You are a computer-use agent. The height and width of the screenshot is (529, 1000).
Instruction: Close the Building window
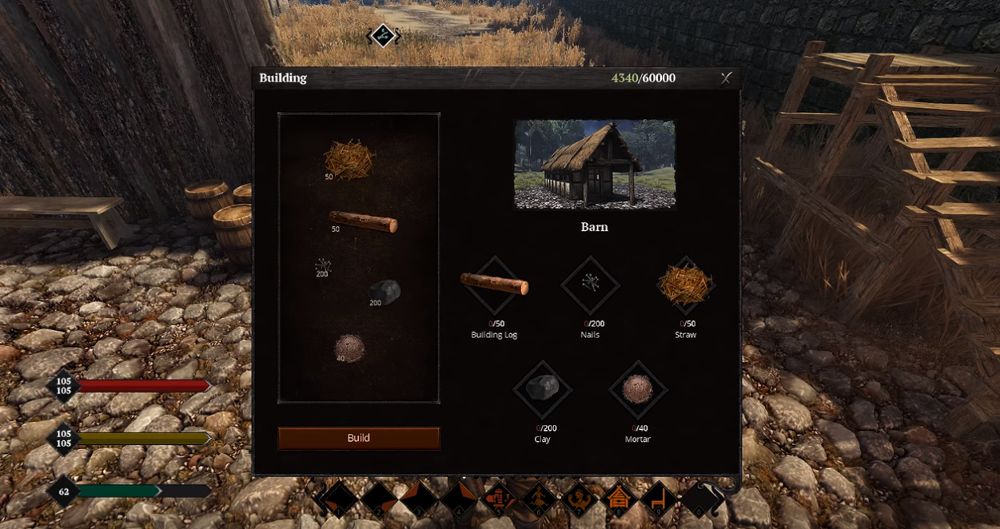pyautogui.click(x=726, y=78)
